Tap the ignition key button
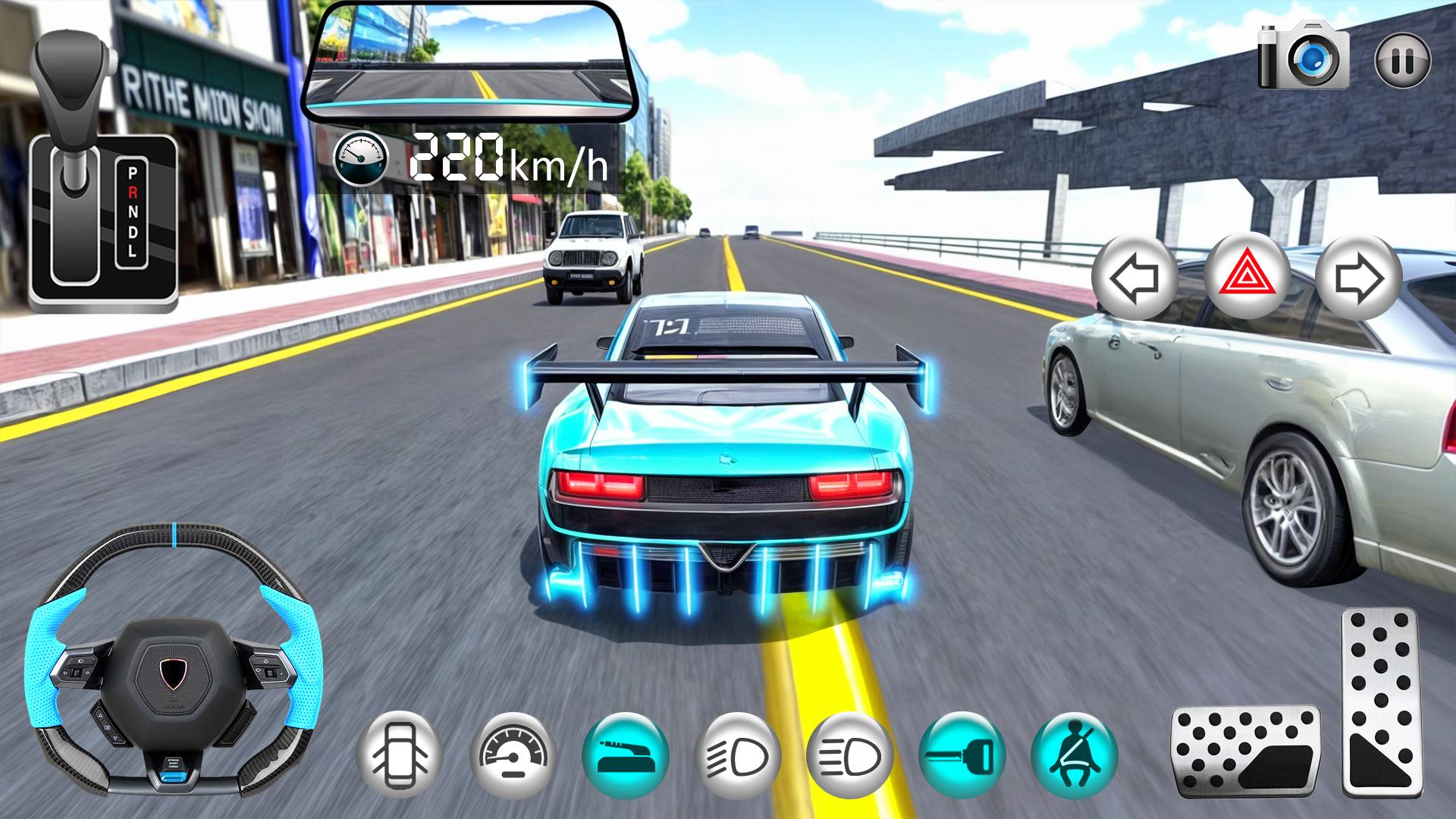1456x819 pixels. 962,756
